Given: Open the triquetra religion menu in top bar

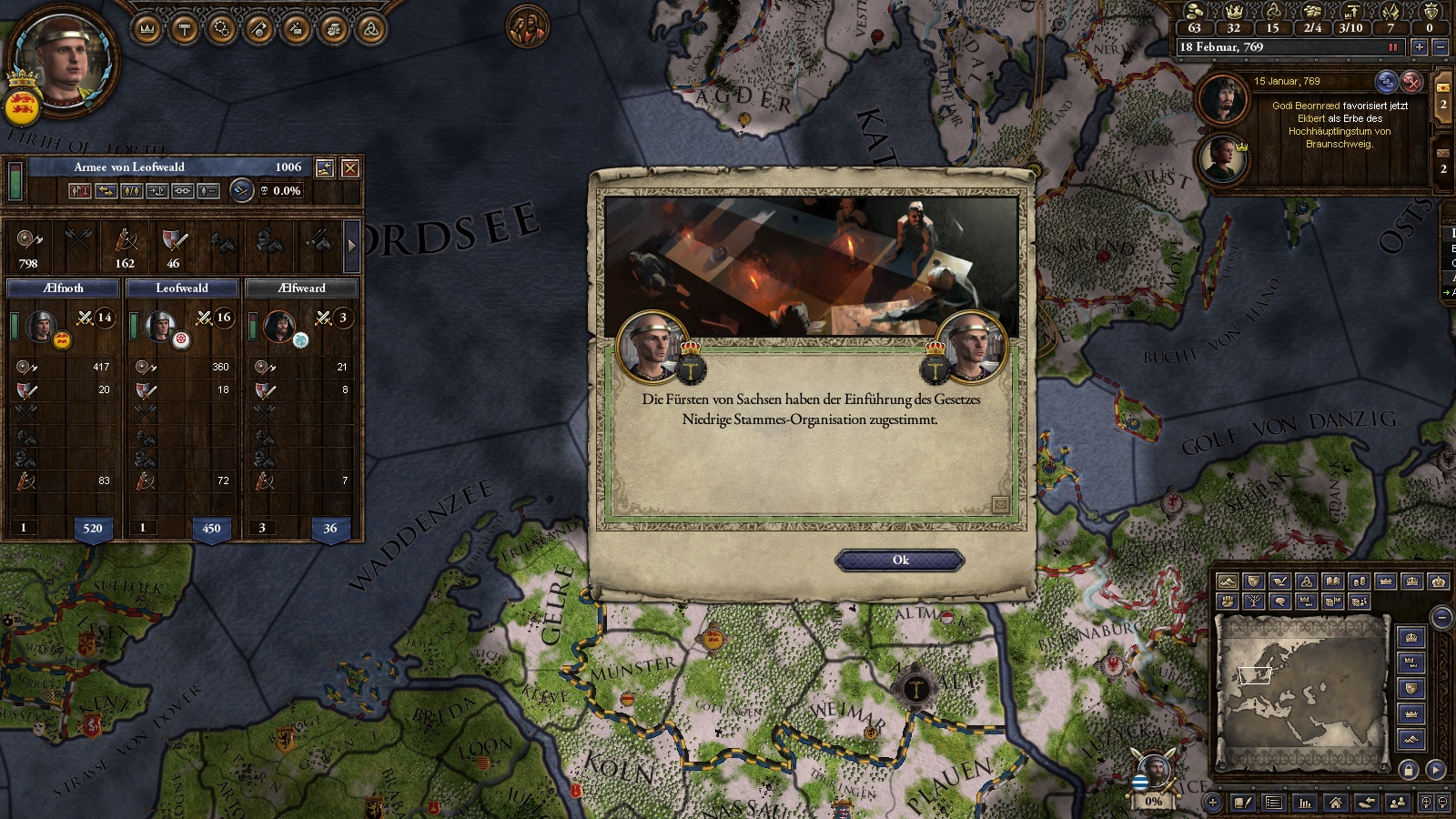Looking at the screenshot, I should (x=370, y=30).
